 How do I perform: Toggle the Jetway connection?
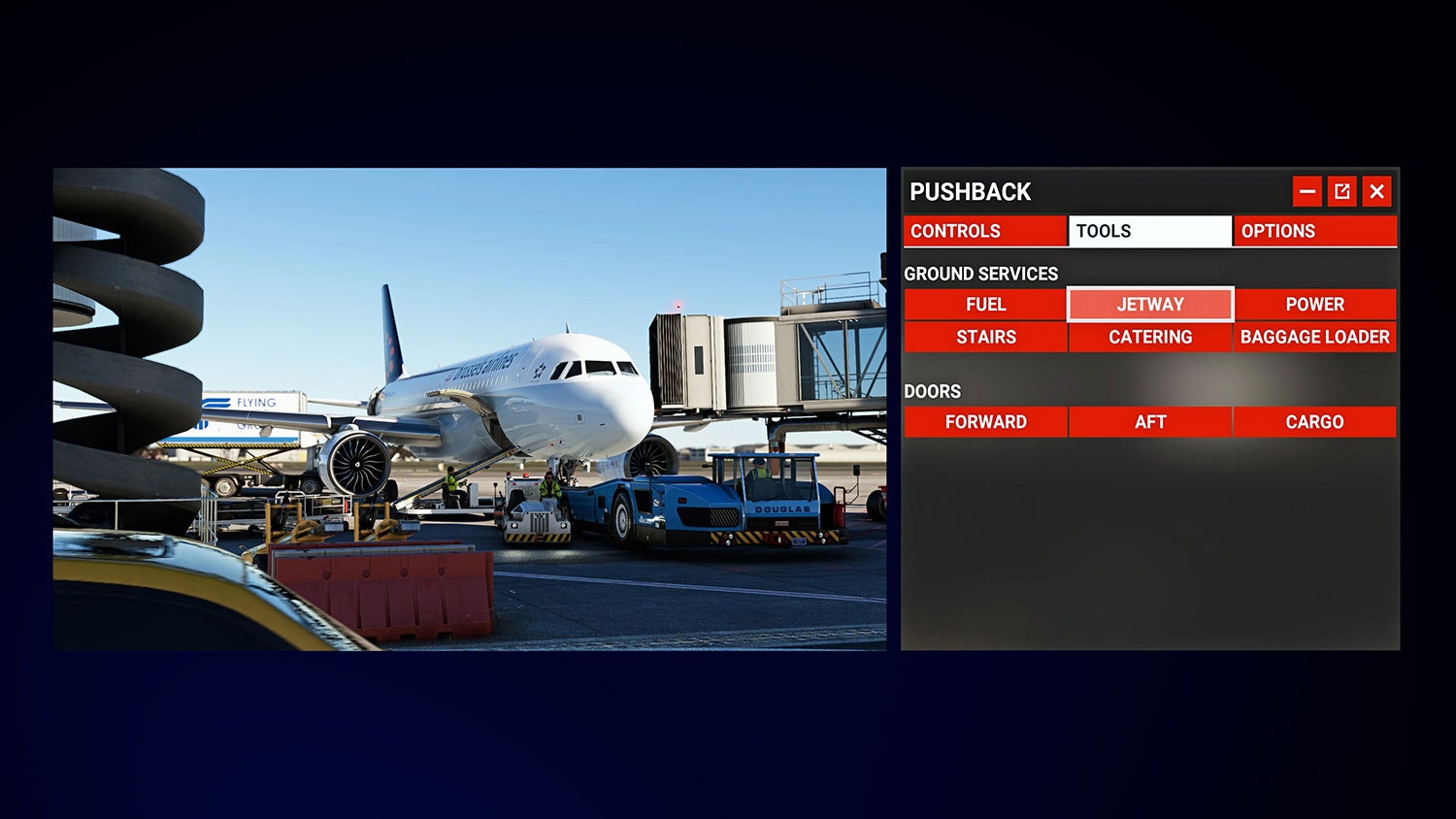tap(1150, 305)
